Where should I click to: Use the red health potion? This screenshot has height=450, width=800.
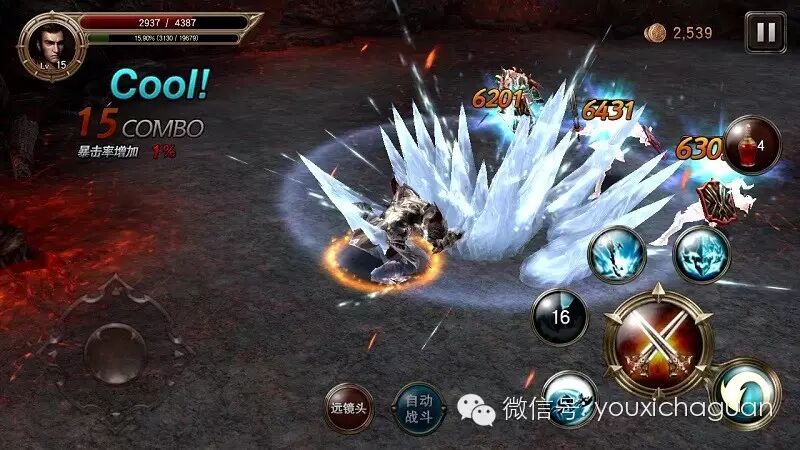coord(752,145)
